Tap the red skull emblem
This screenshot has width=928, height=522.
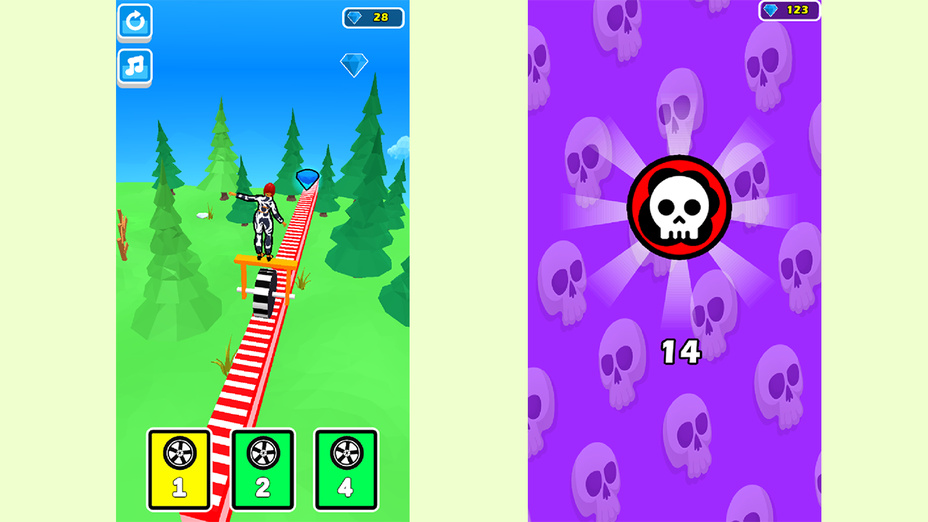click(679, 207)
